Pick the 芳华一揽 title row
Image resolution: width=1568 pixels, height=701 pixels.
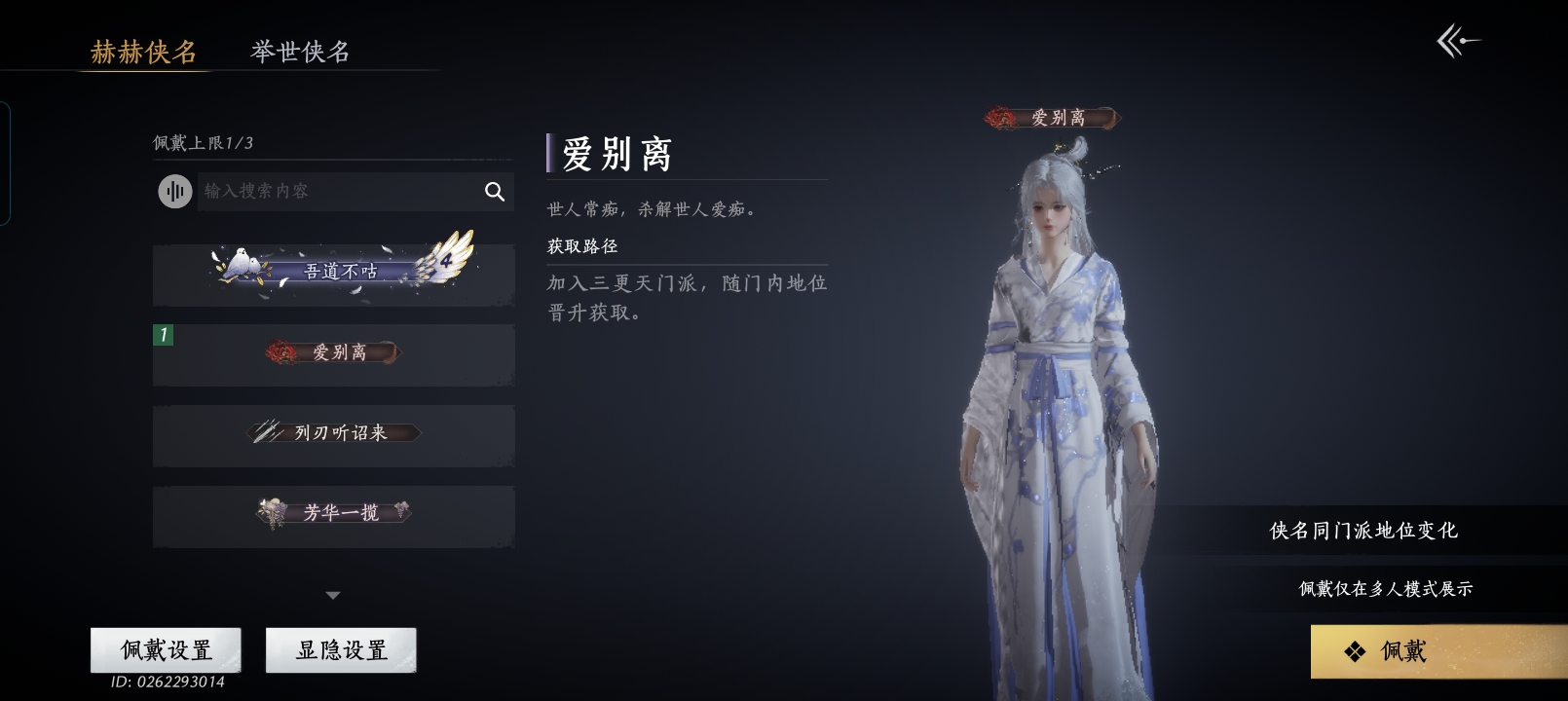[333, 514]
